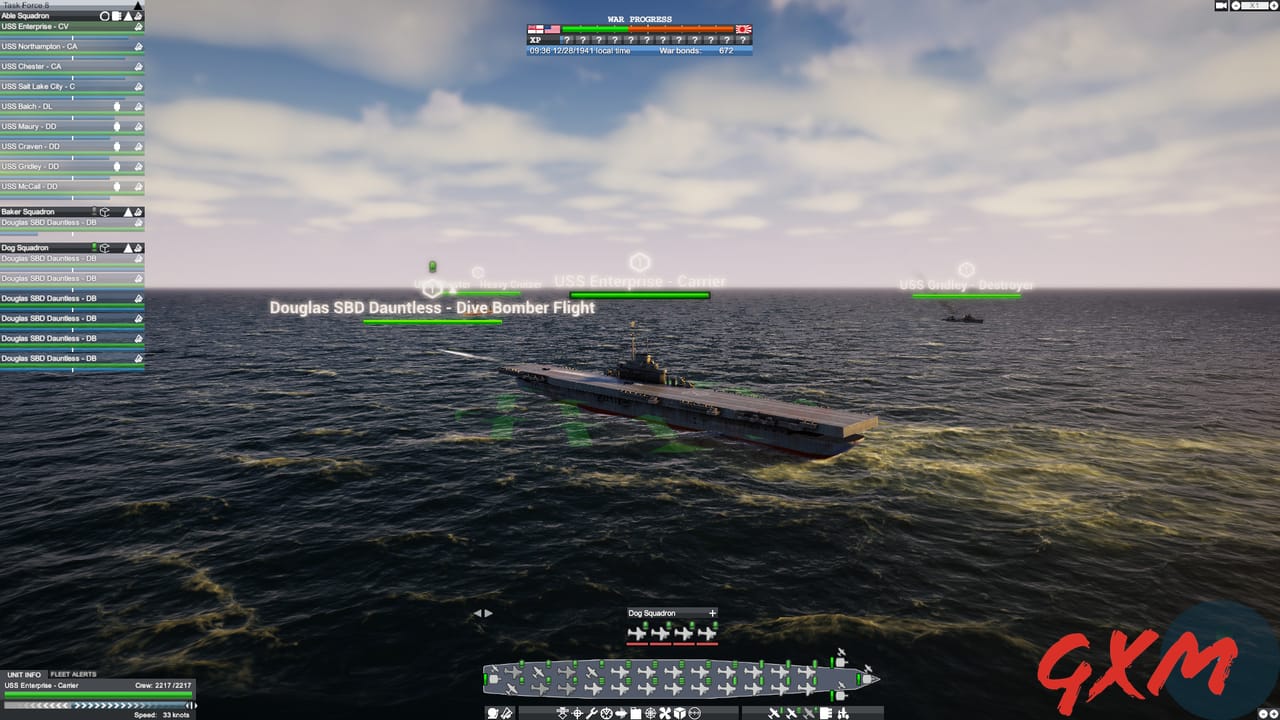This screenshot has width=1280, height=720.
Task: Select the wrench repair icon on bottom toolbar
Action: (x=592, y=713)
